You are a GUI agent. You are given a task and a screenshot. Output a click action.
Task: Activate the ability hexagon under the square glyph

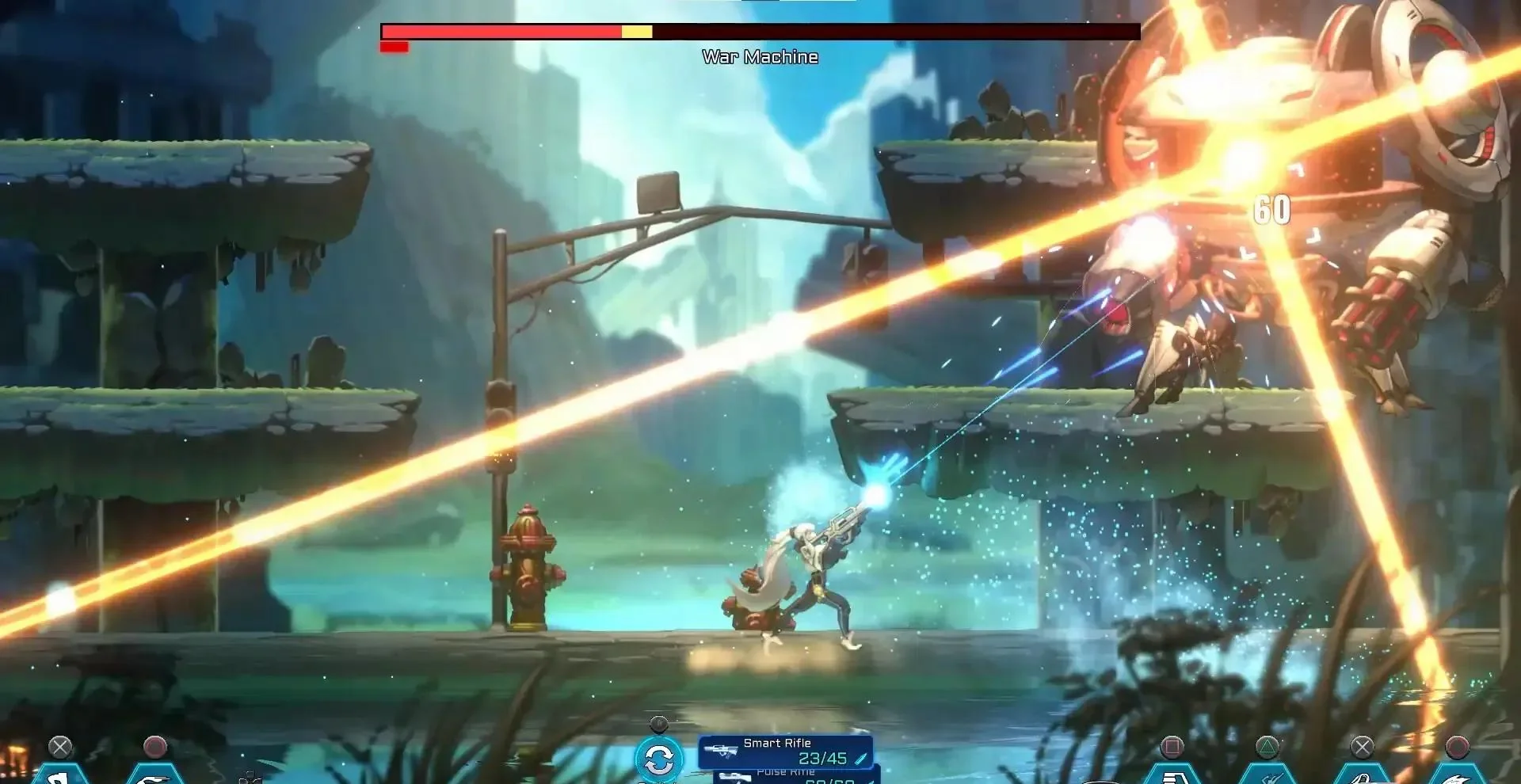[1172, 775]
